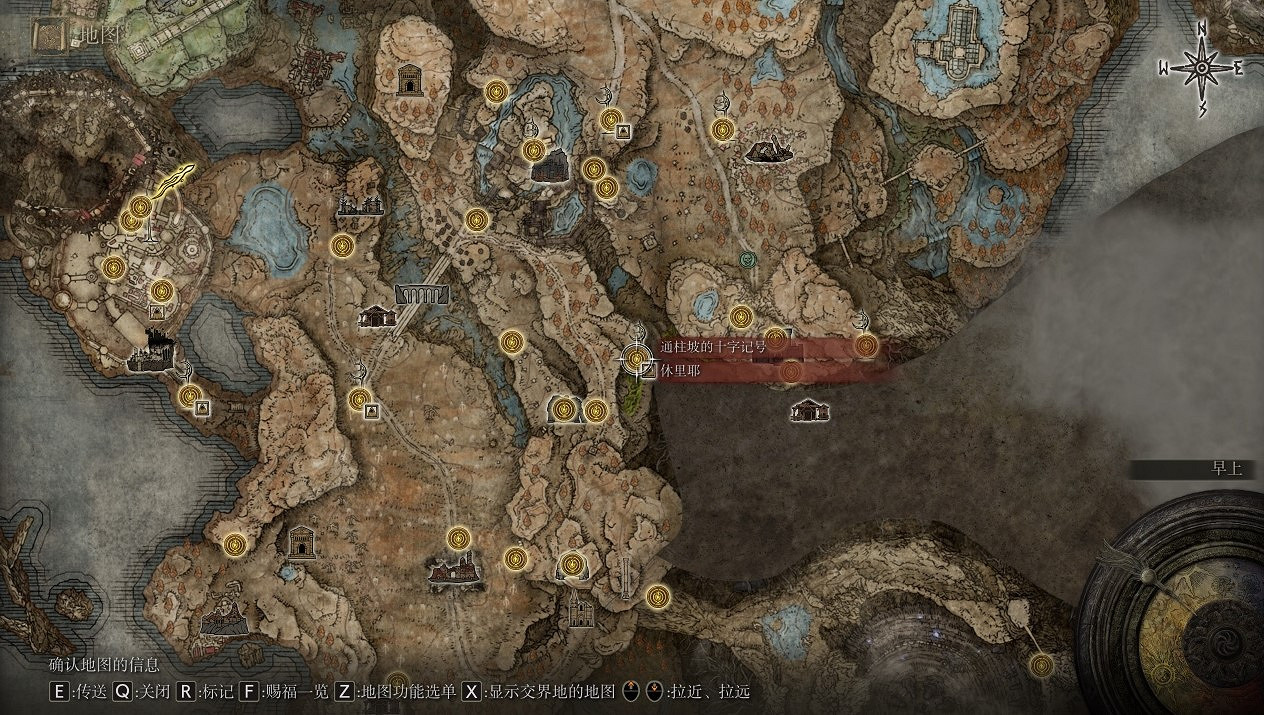Image resolution: width=1264 pixels, height=715 pixels.
Task: Select the building icon inside the gray fog
Action: pos(807,409)
